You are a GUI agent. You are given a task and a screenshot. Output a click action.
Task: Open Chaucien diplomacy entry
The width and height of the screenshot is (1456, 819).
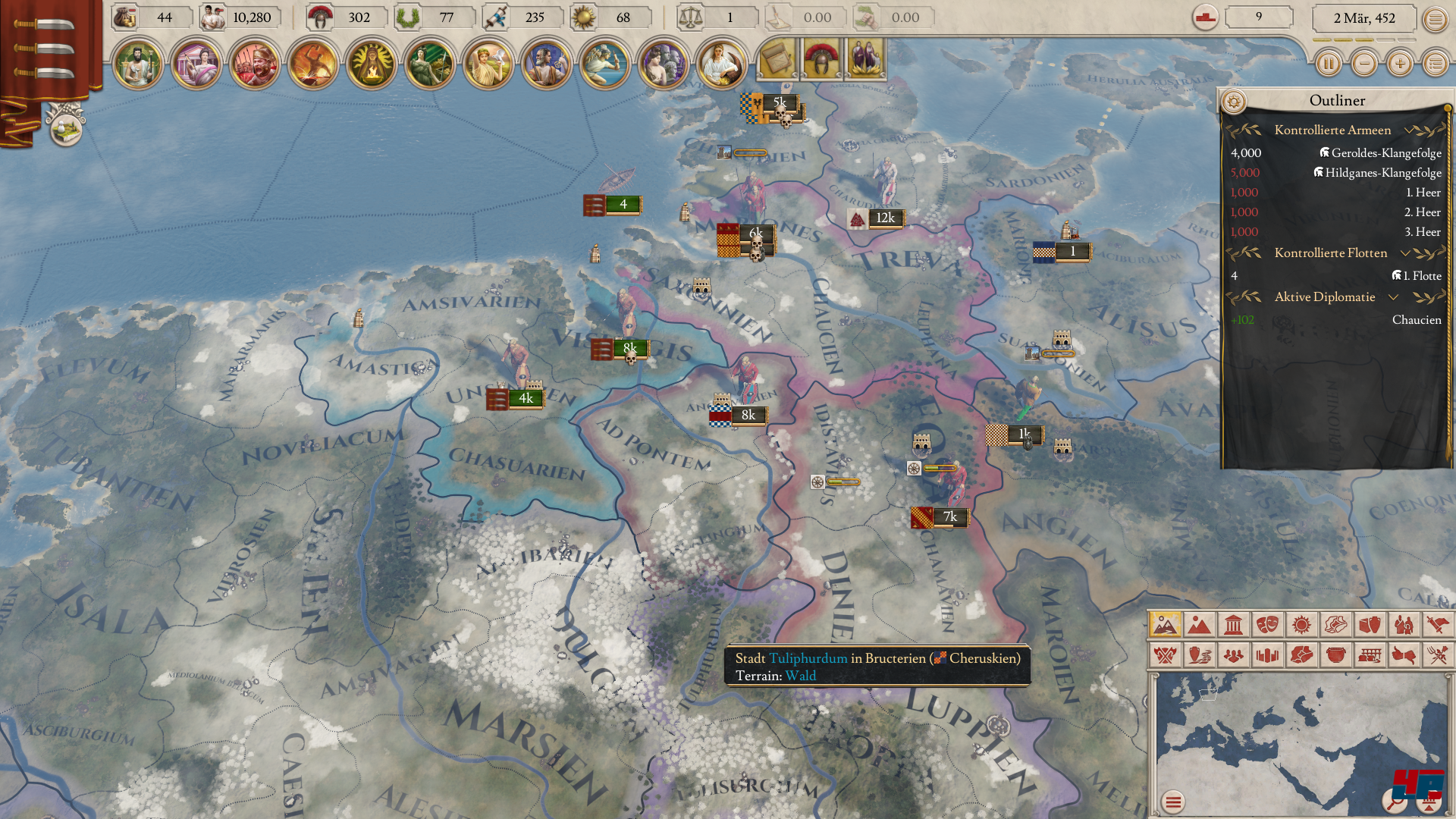coord(1416,320)
